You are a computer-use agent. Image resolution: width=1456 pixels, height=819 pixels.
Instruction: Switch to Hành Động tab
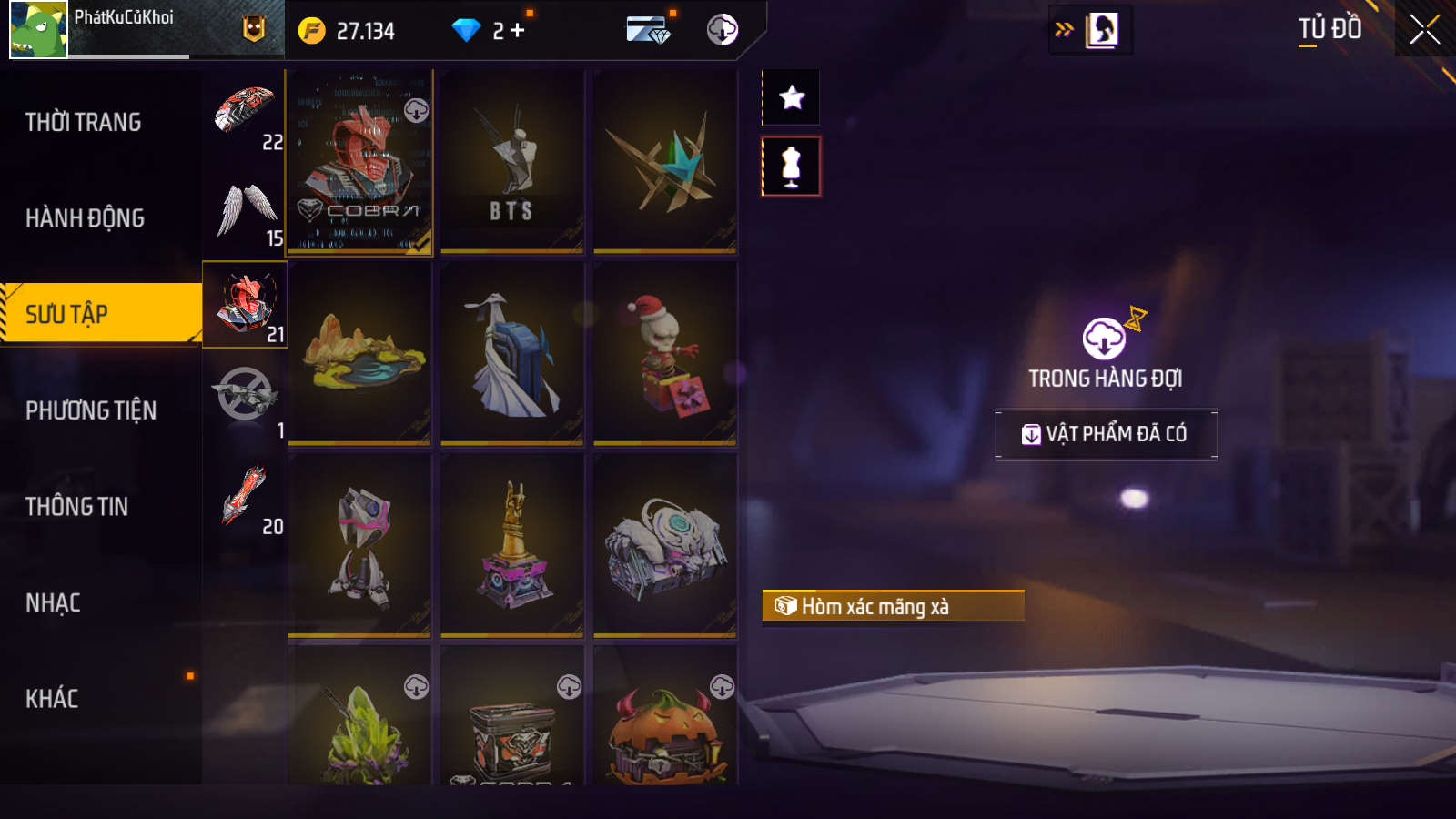tap(85, 218)
